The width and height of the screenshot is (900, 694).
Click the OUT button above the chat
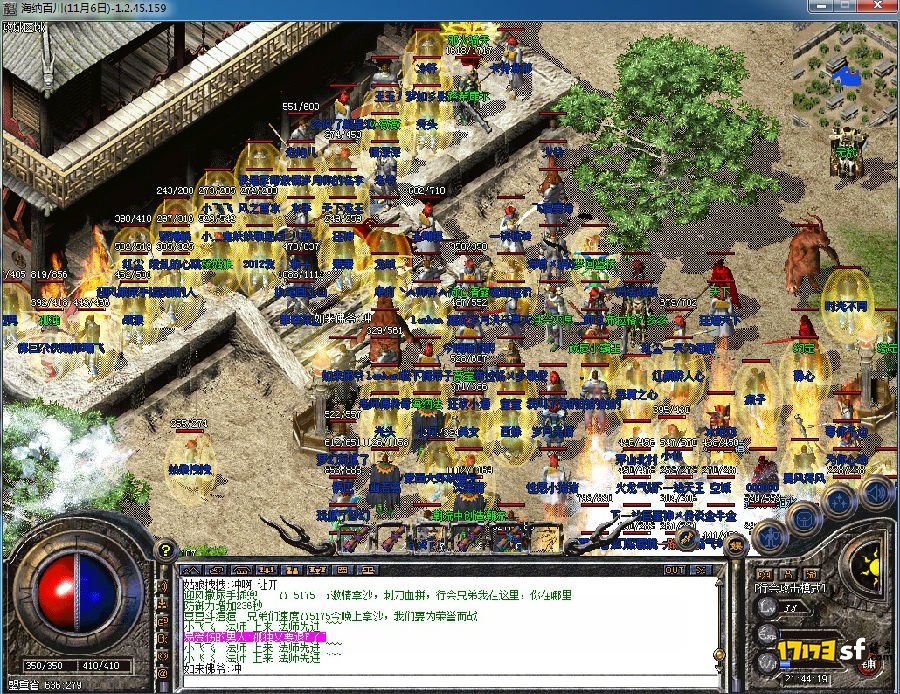tap(675, 570)
